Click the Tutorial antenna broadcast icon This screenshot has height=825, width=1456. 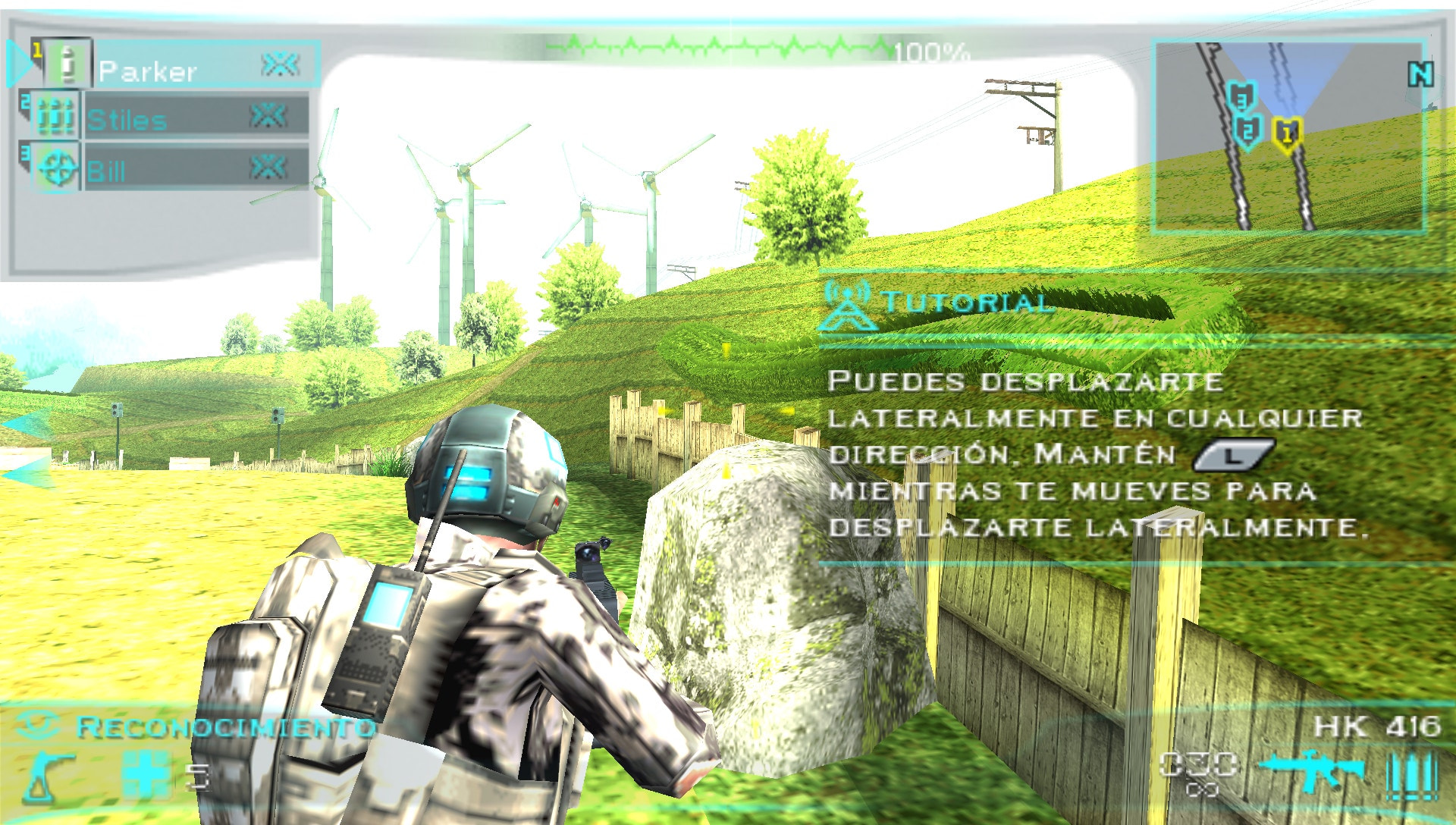point(847,305)
